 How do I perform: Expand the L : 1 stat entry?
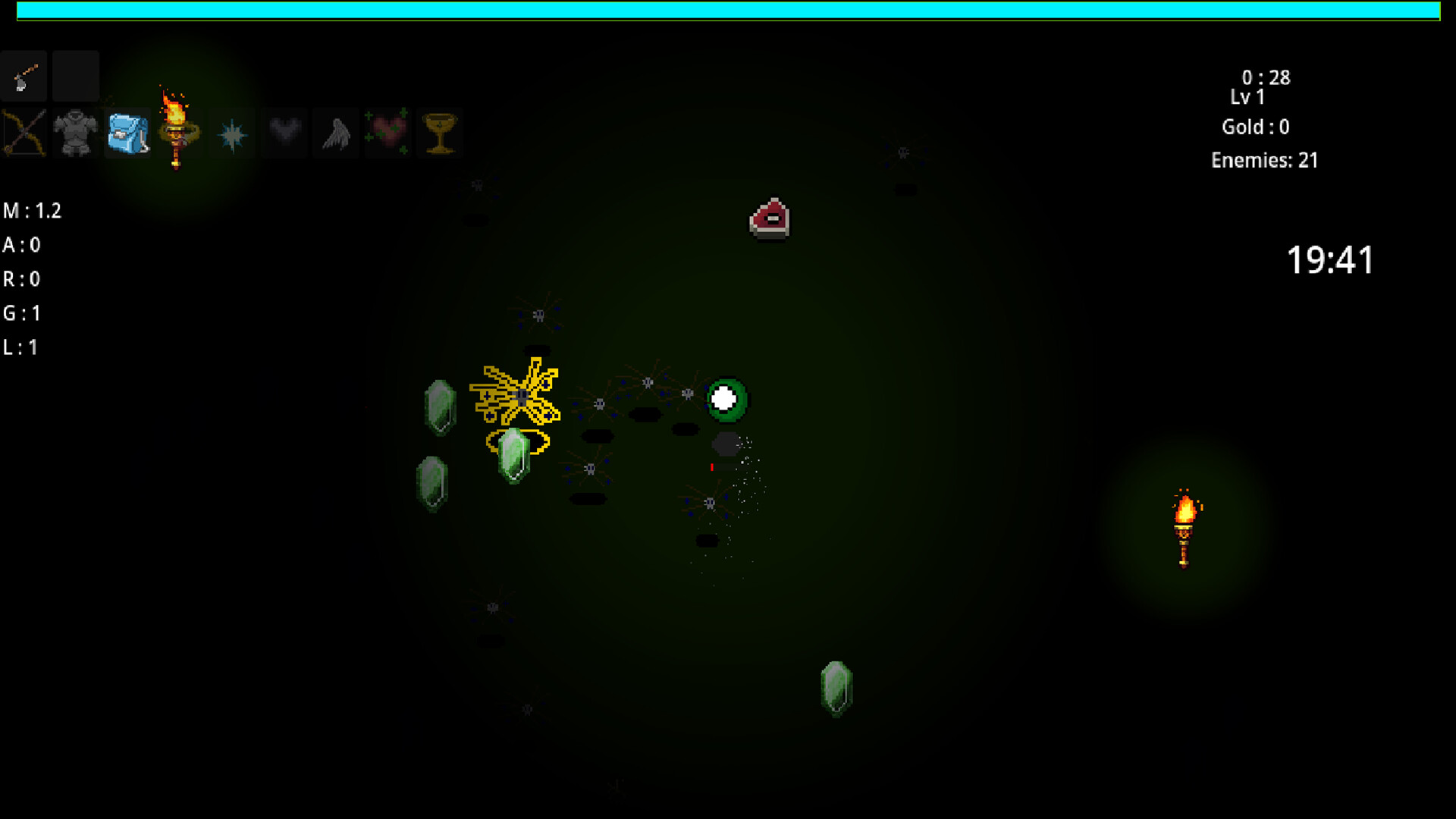[x=20, y=347]
